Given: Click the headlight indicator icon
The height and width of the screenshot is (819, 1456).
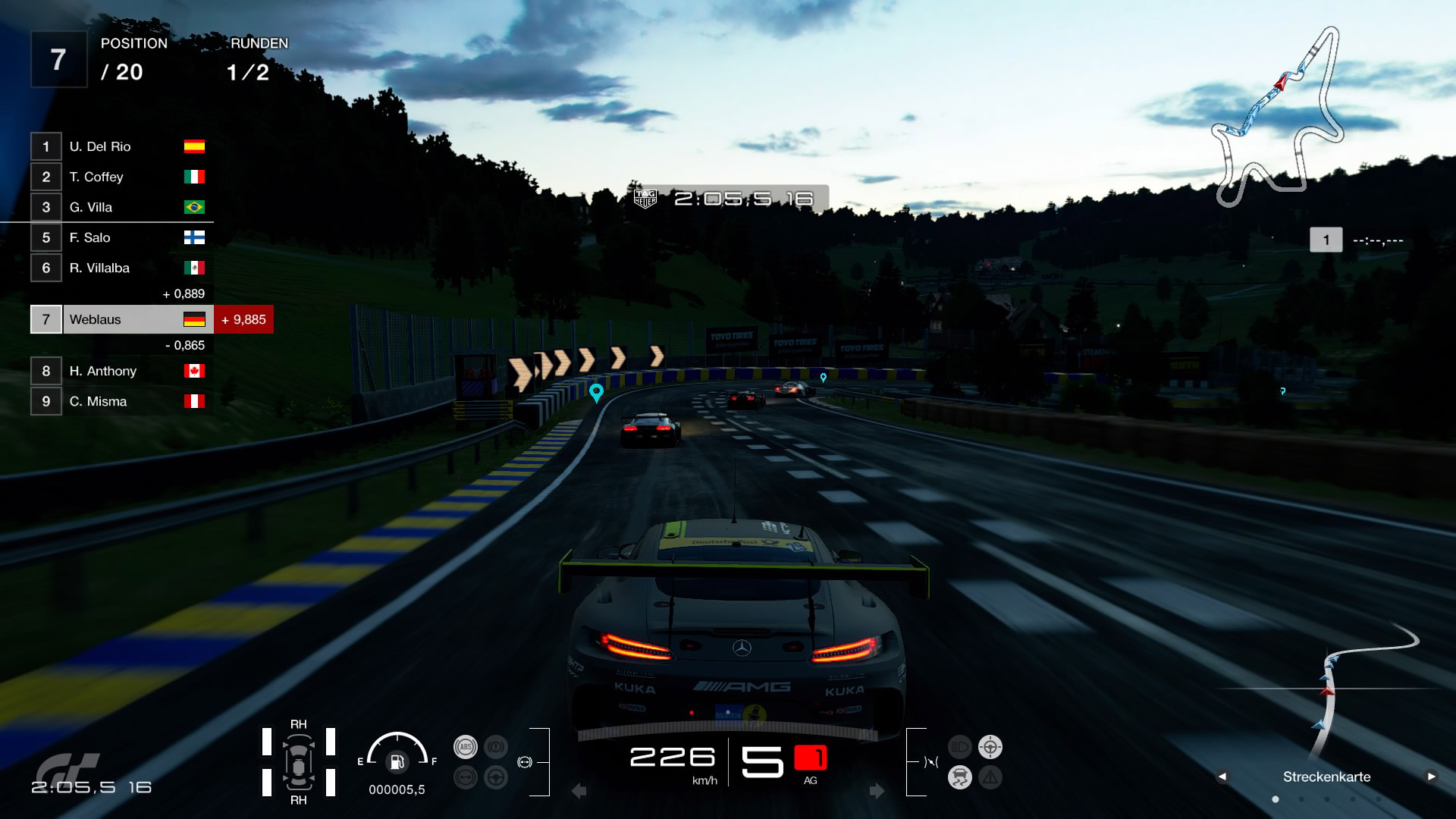Looking at the screenshot, I should (x=960, y=747).
